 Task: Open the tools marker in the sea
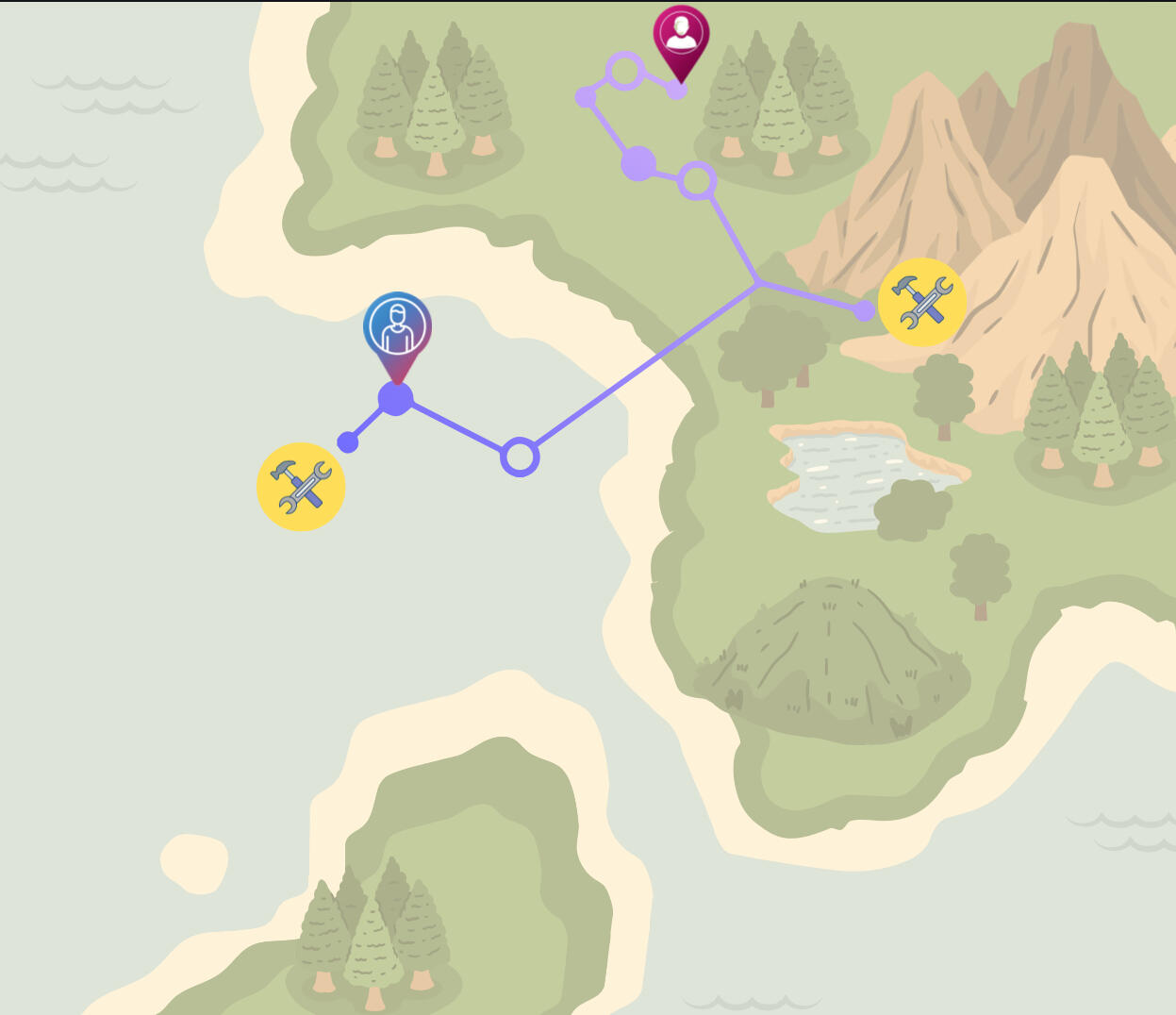click(x=301, y=487)
